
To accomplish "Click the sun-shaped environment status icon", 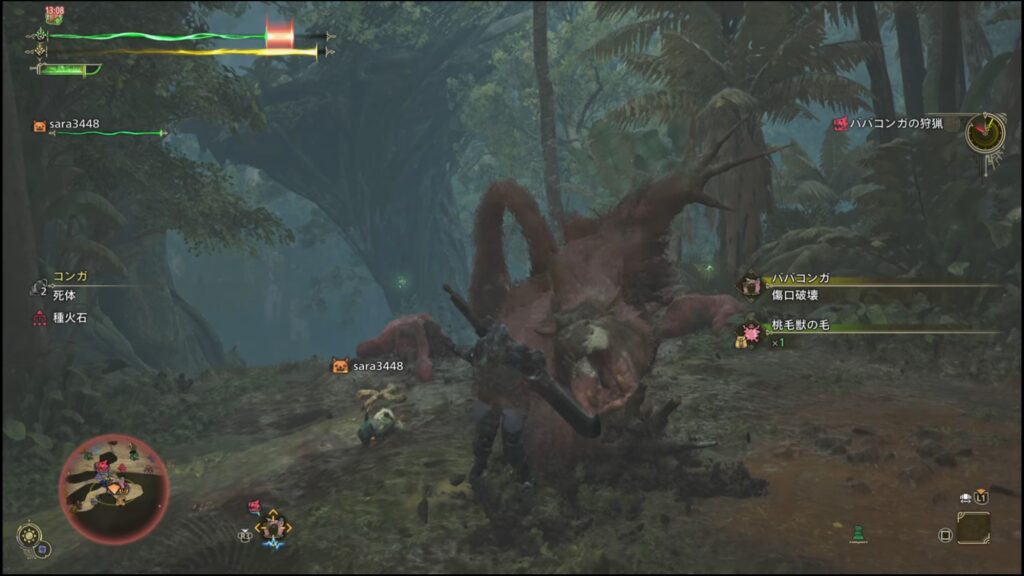I will click(x=29, y=536).
